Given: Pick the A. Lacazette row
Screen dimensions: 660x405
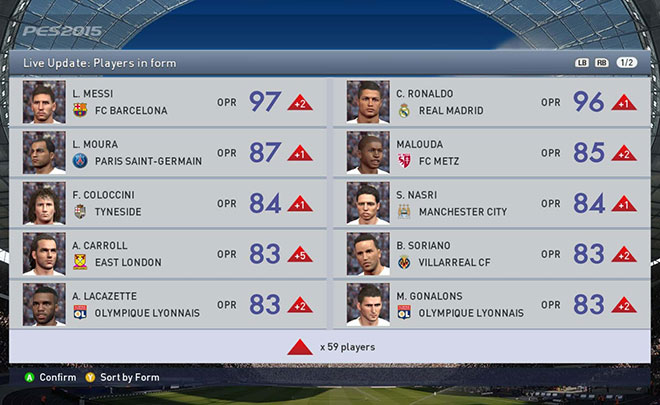Looking at the screenshot, I should 167,304.
